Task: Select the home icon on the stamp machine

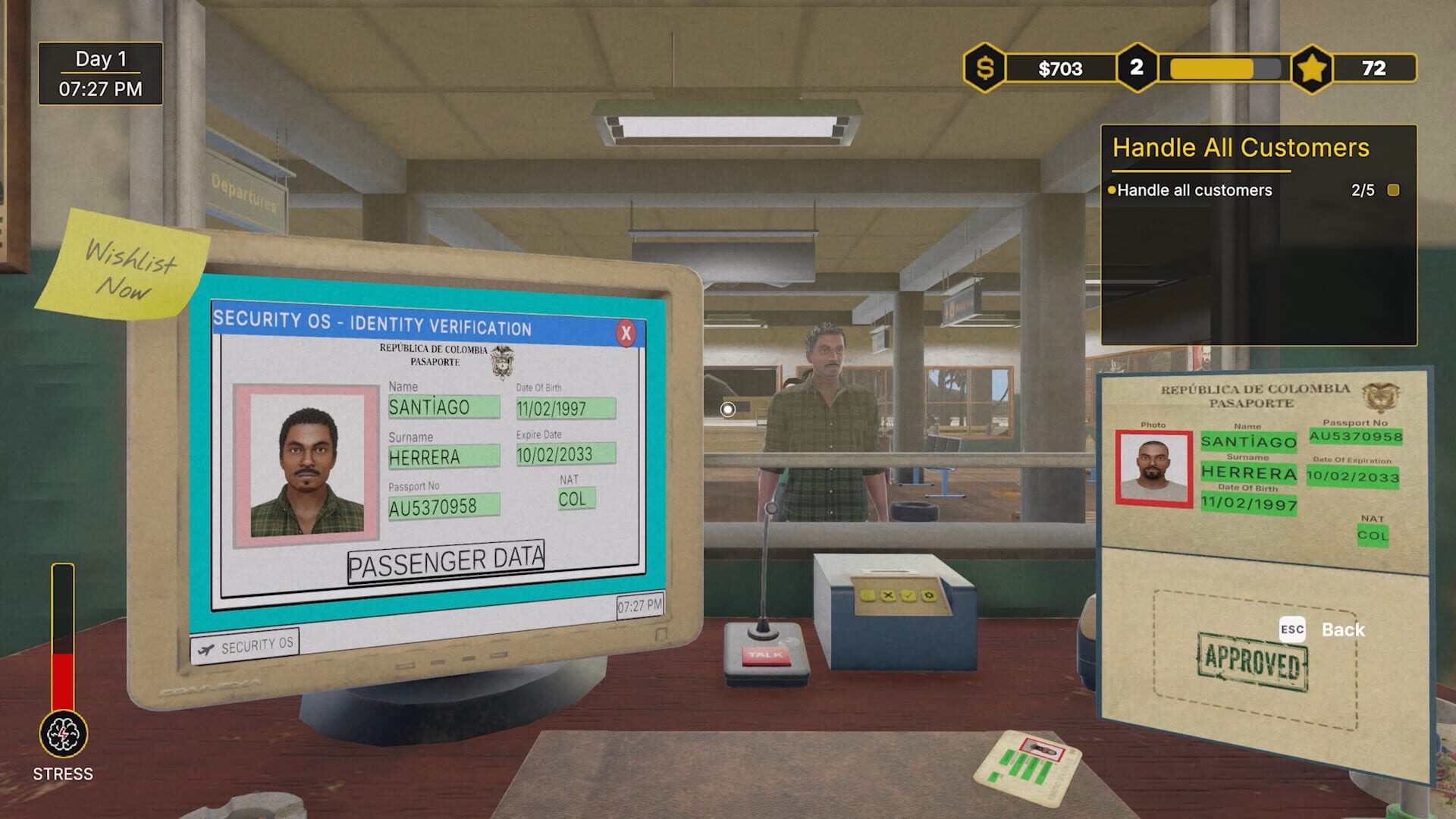Action: coord(868,596)
